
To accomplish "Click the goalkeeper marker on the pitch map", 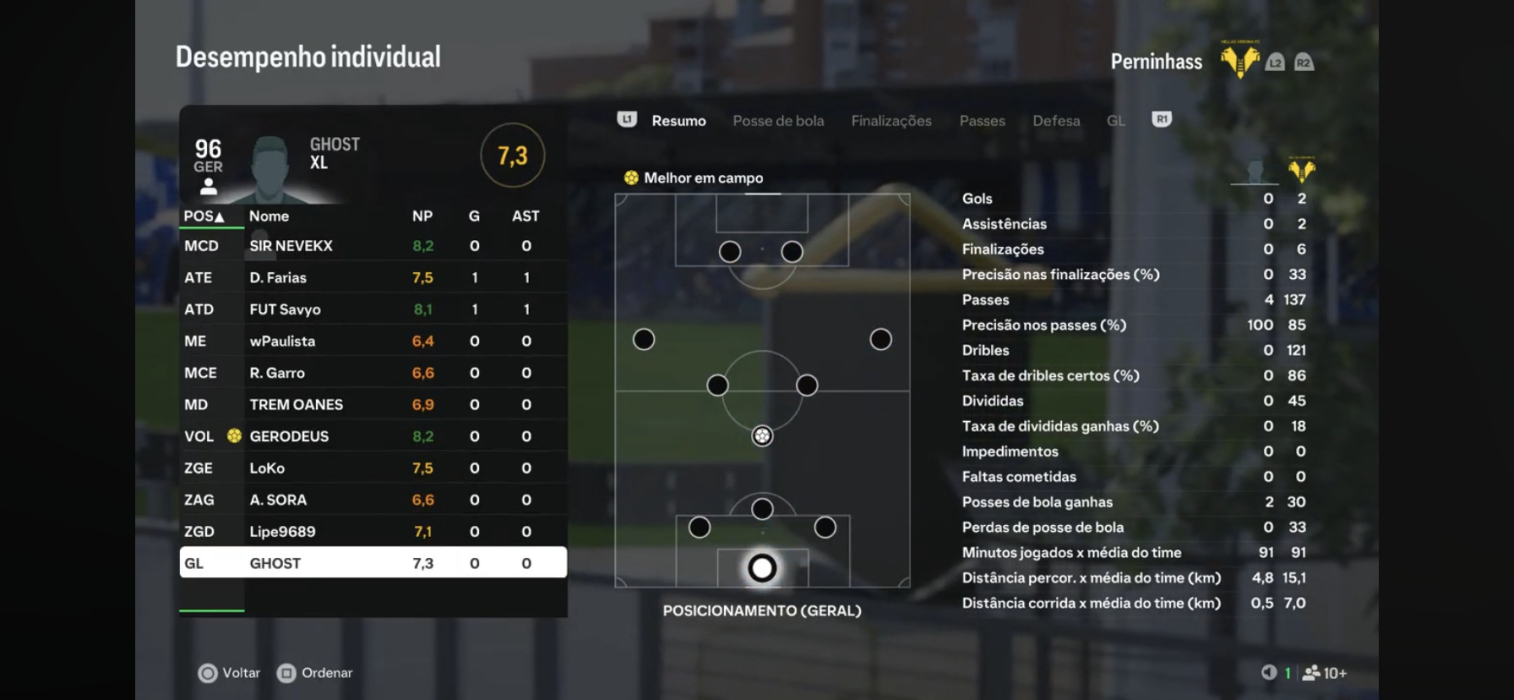I will pyautogui.click(x=762, y=569).
